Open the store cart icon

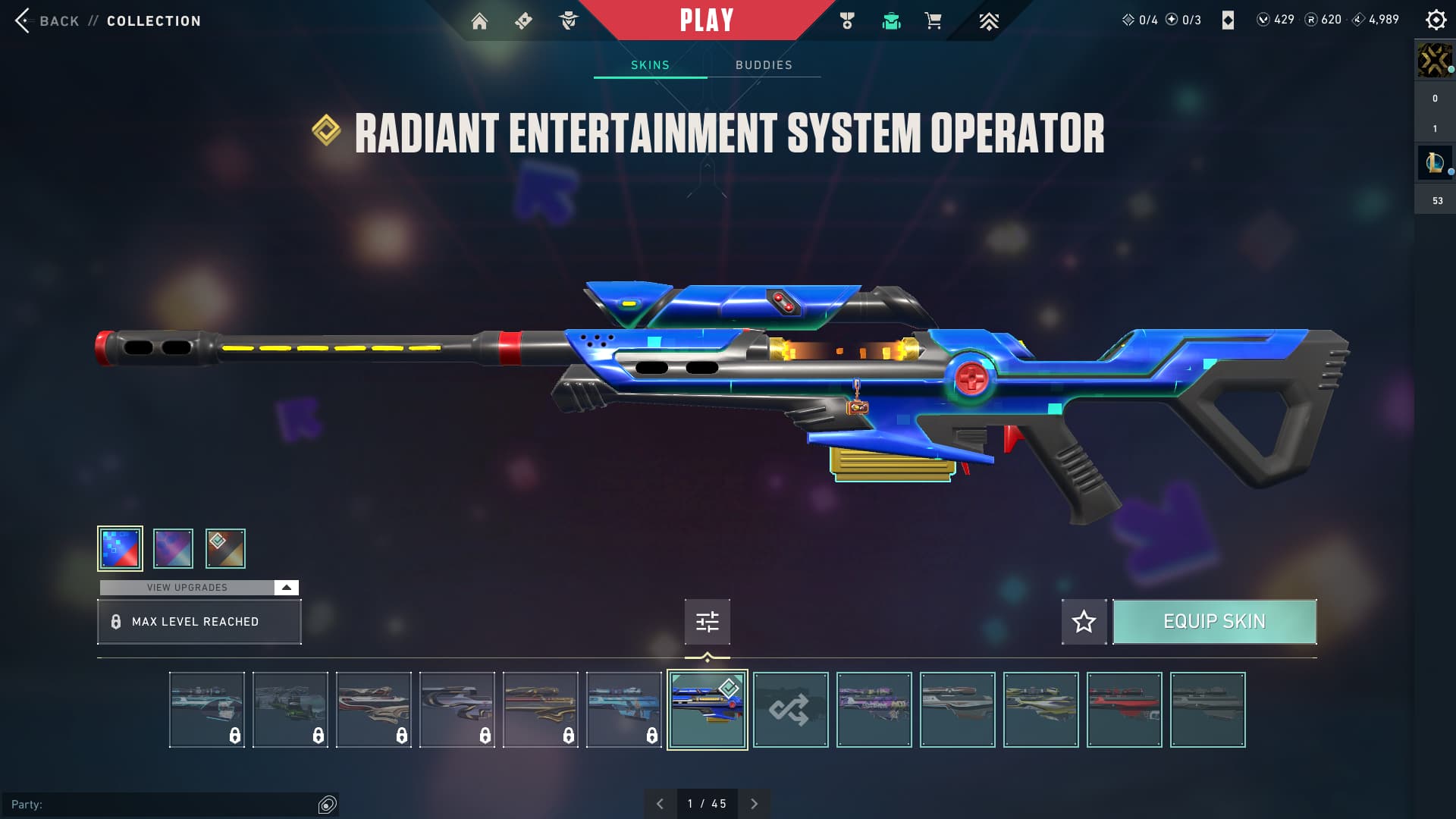tap(933, 21)
